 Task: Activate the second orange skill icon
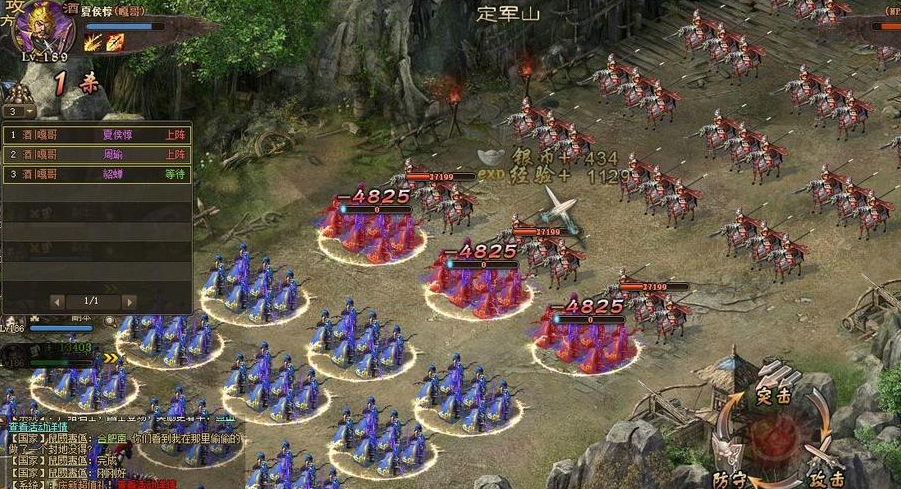115,42
